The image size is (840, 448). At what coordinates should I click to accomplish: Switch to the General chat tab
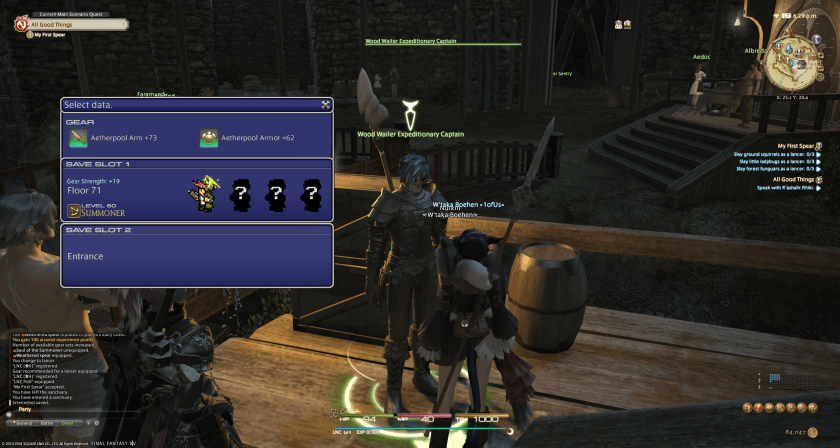click(22, 423)
